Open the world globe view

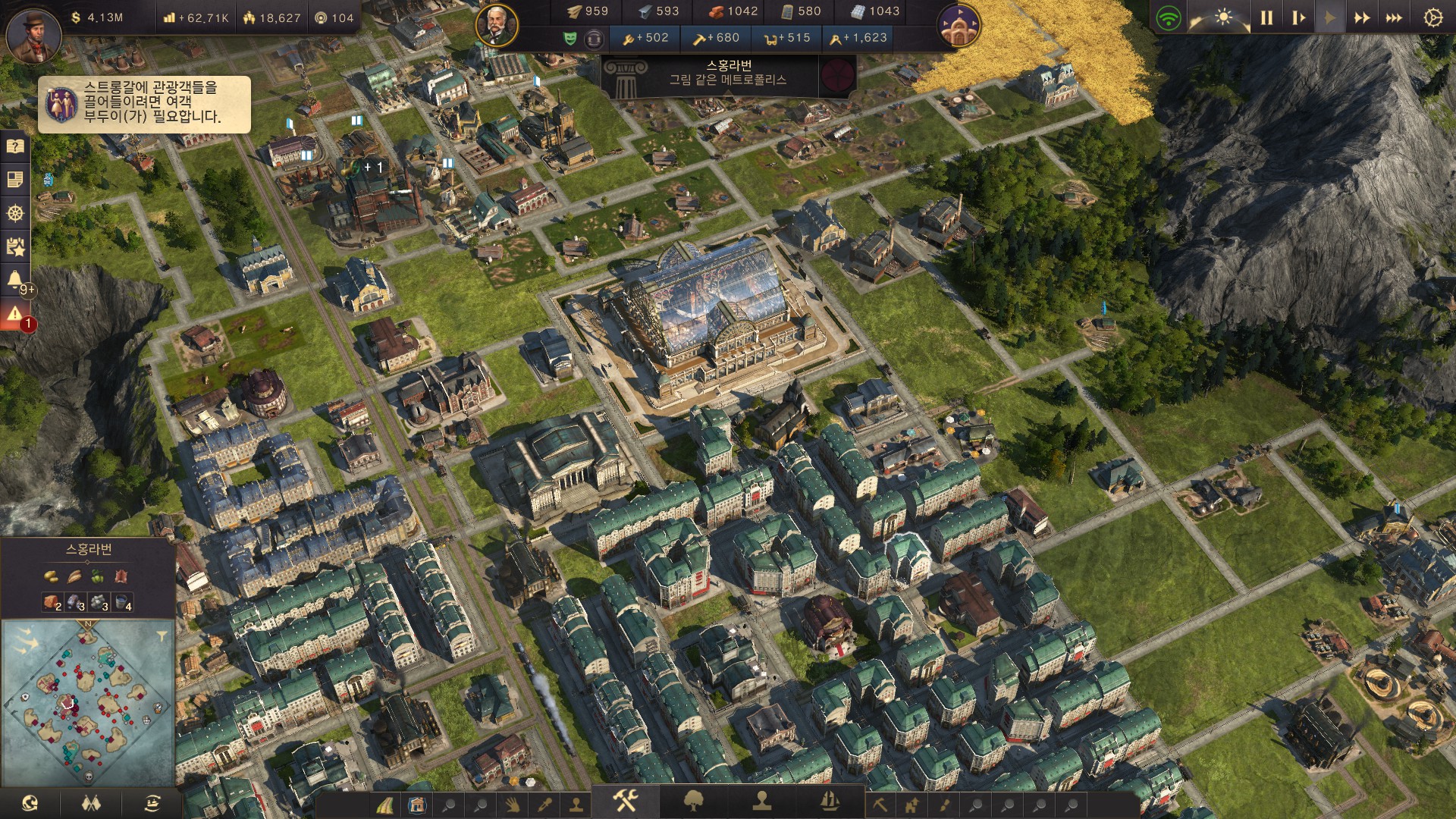30,803
